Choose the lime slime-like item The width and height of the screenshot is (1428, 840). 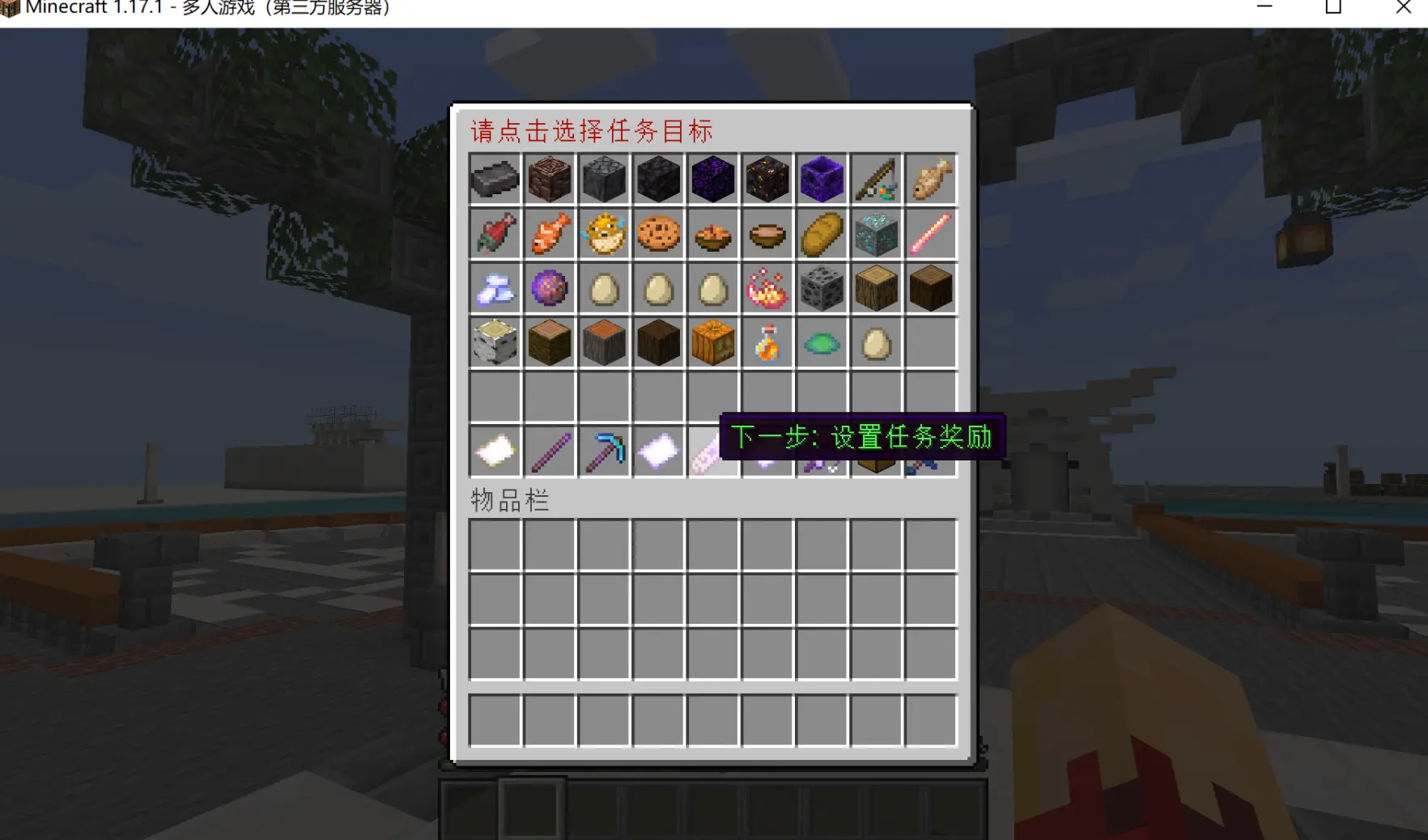click(822, 342)
